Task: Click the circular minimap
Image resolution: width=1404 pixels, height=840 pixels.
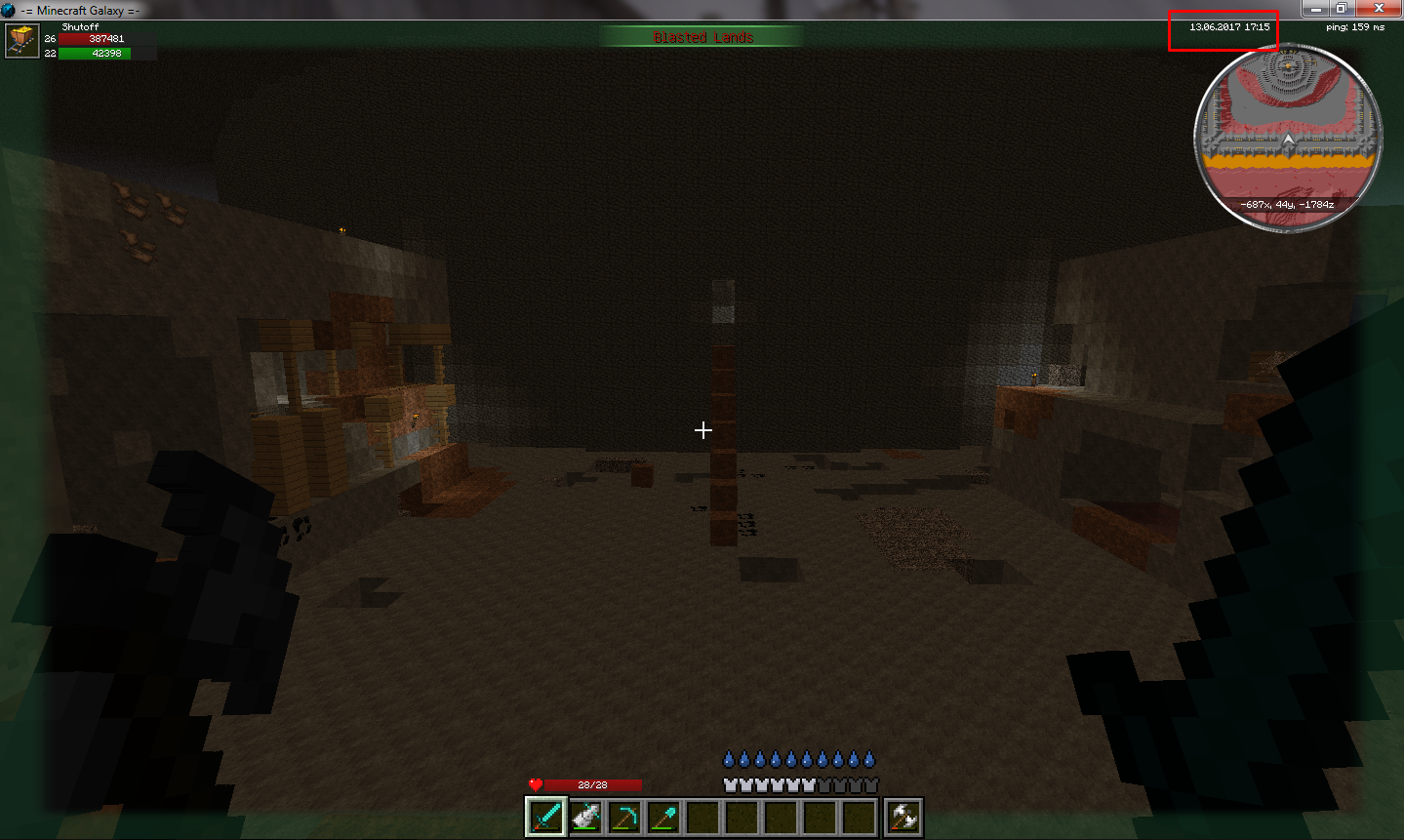Action: 1288,137
